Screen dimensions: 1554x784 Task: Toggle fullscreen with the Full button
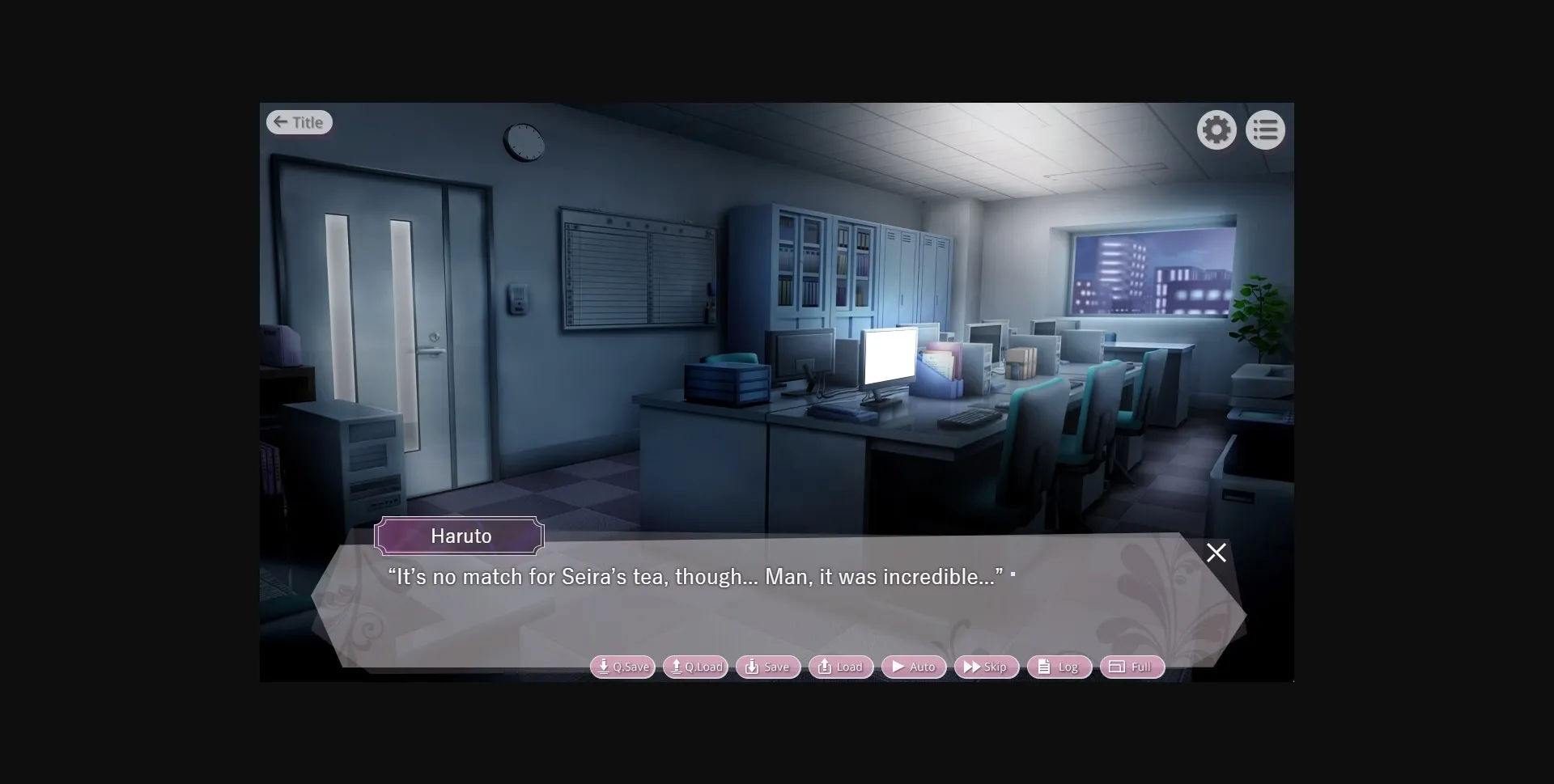click(x=1131, y=667)
